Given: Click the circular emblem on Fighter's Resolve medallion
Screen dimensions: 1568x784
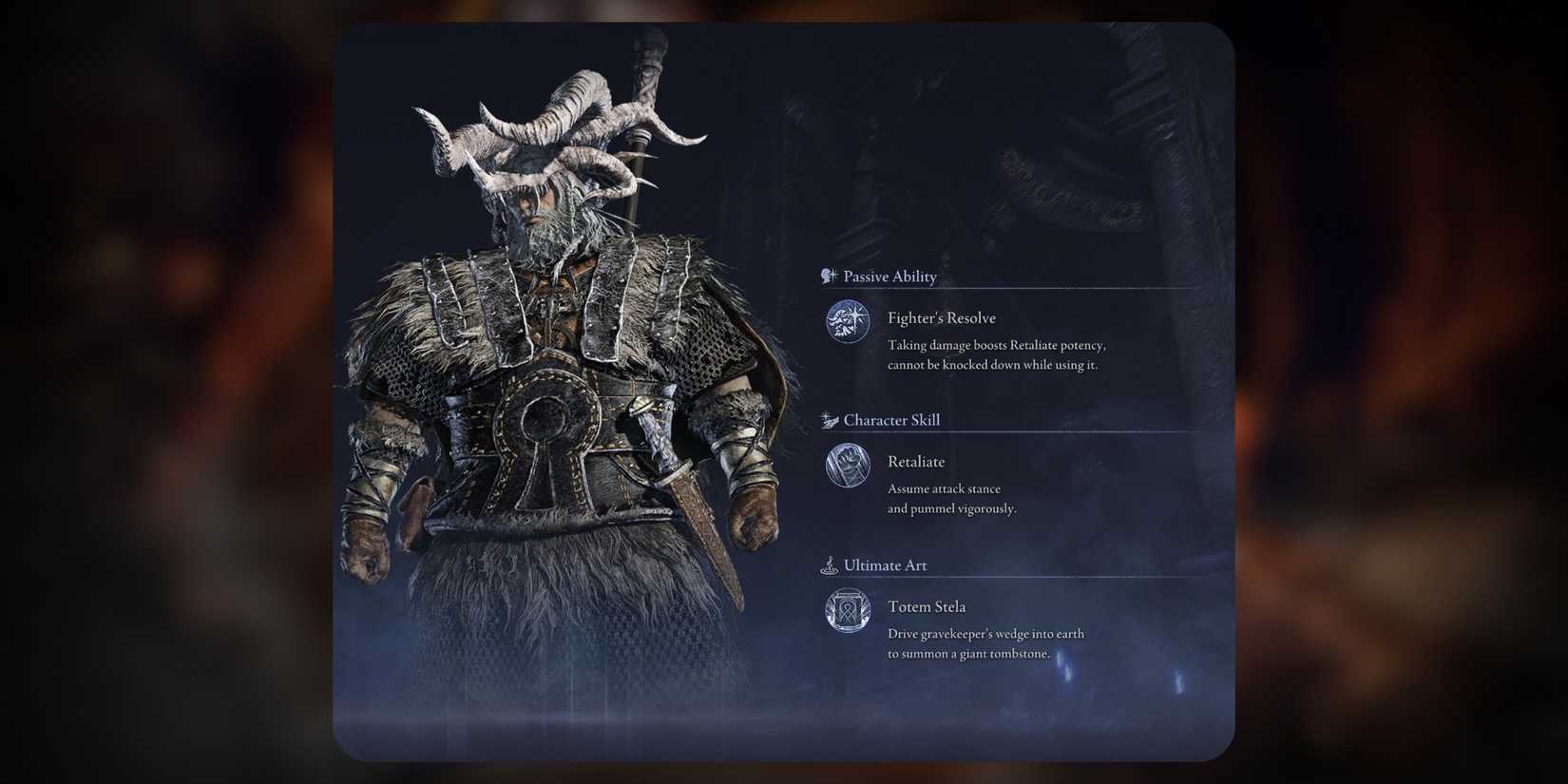Looking at the screenshot, I should (848, 322).
